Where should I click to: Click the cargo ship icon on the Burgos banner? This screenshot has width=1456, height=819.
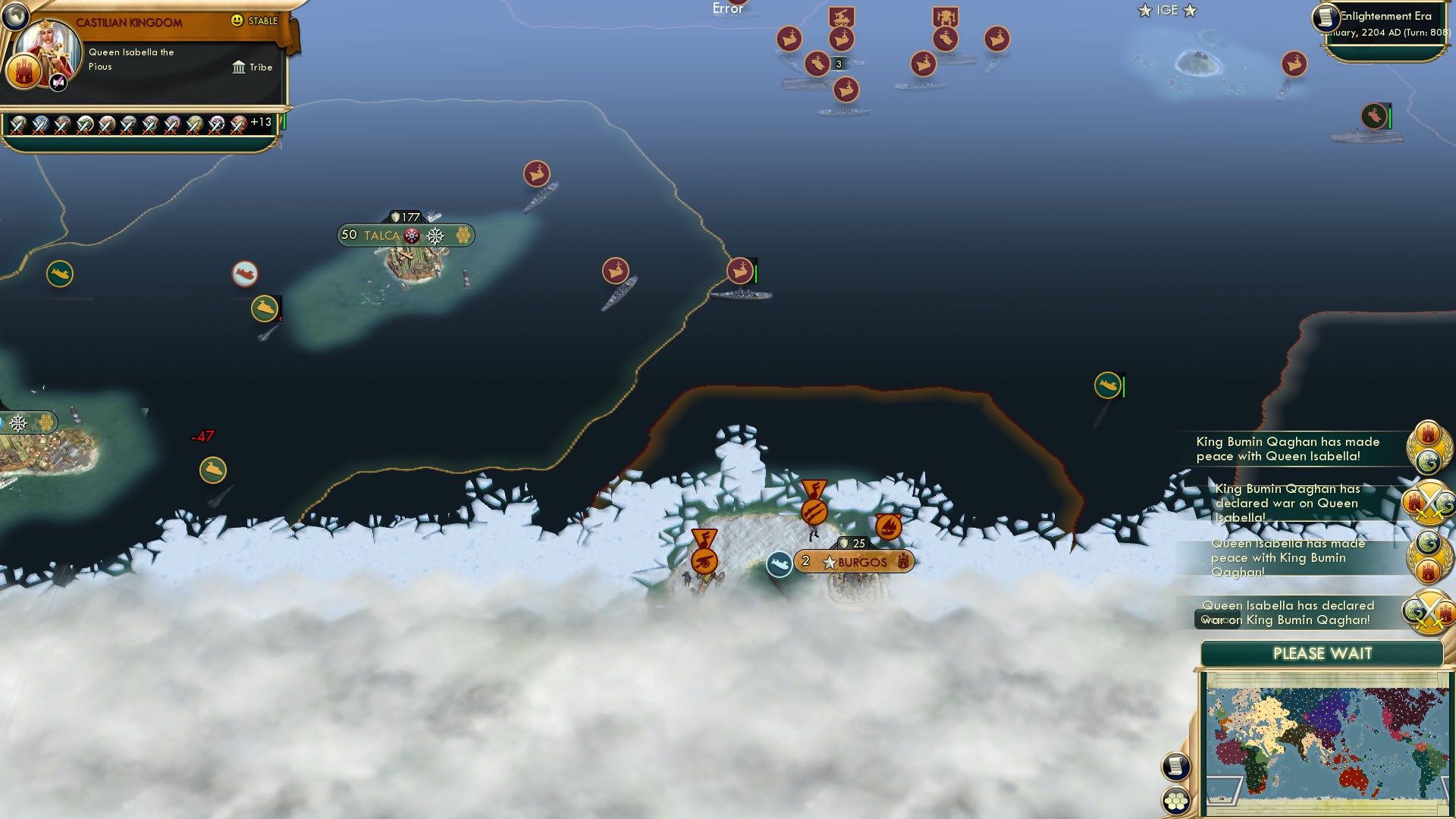pos(779,563)
